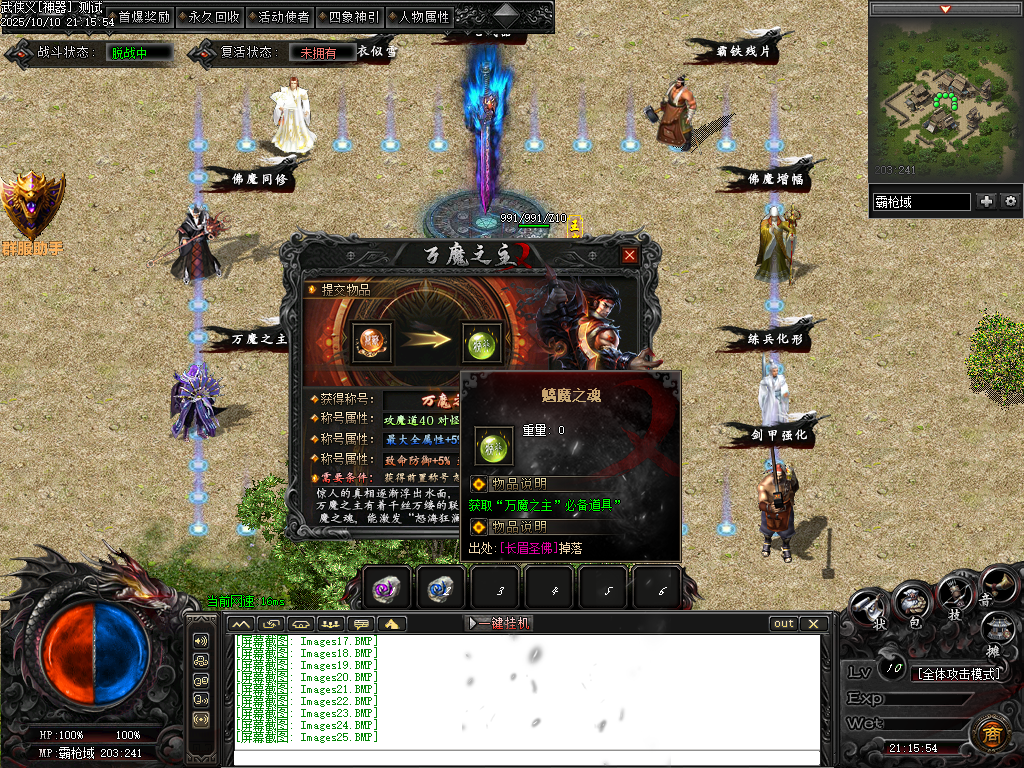The height and width of the screenshot is (768, 1024).
Task: Select the green orb reward item slot
Action: (481, 342)
